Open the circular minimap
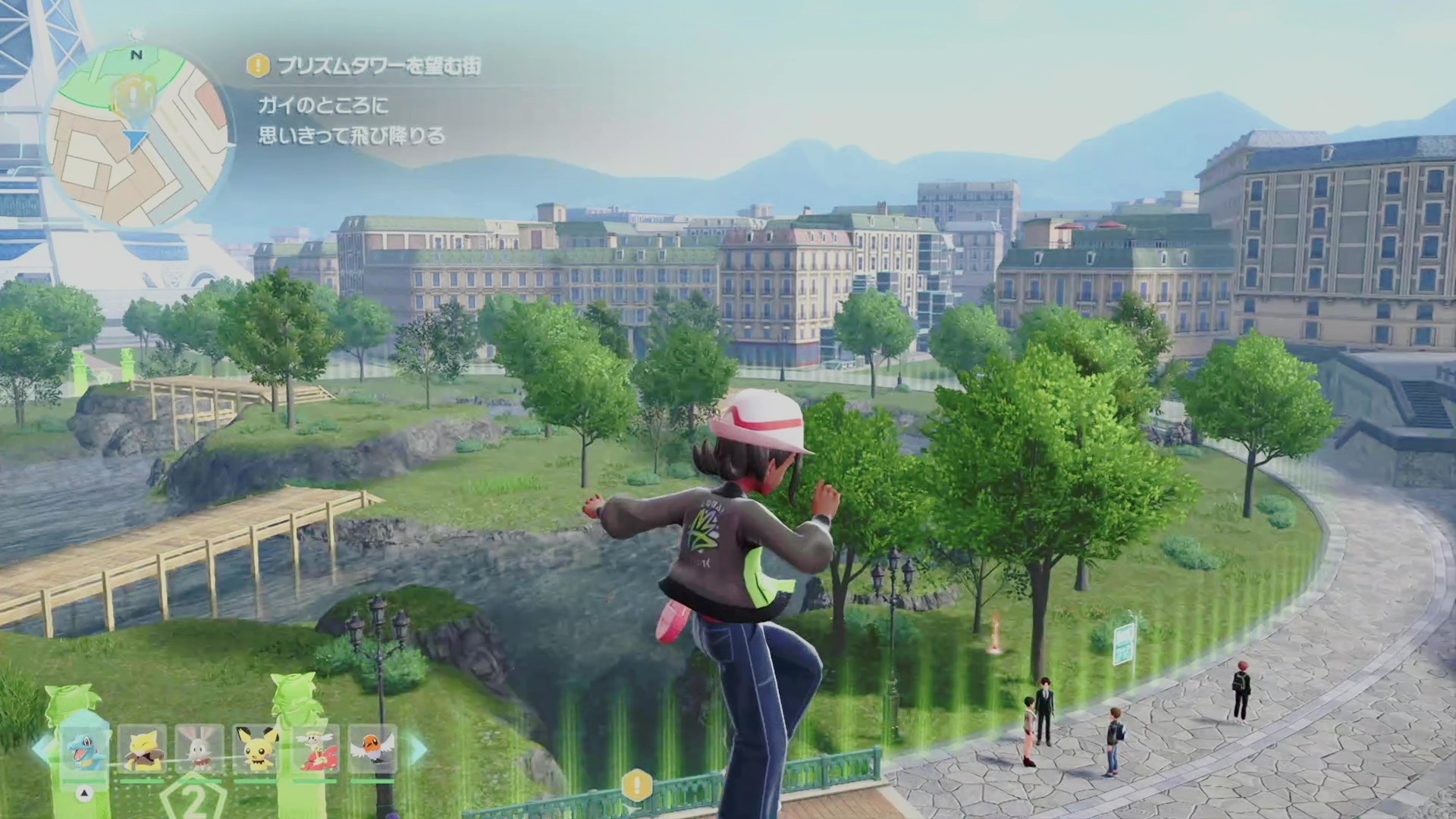The height and width of the screenshot is (819, 1456). (x=139, y=136)
